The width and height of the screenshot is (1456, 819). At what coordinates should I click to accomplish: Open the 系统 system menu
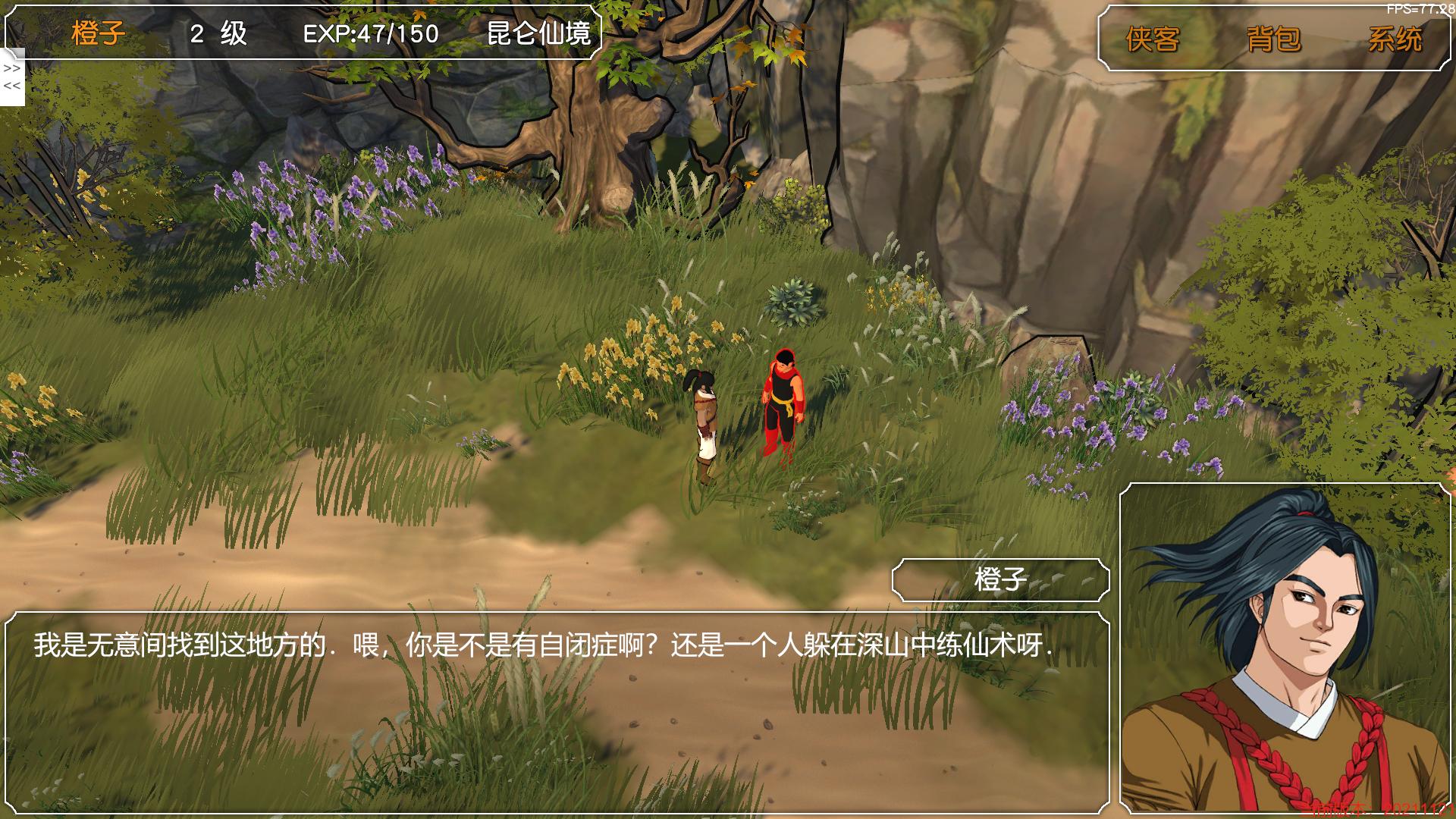click(x=1395, y=39)
